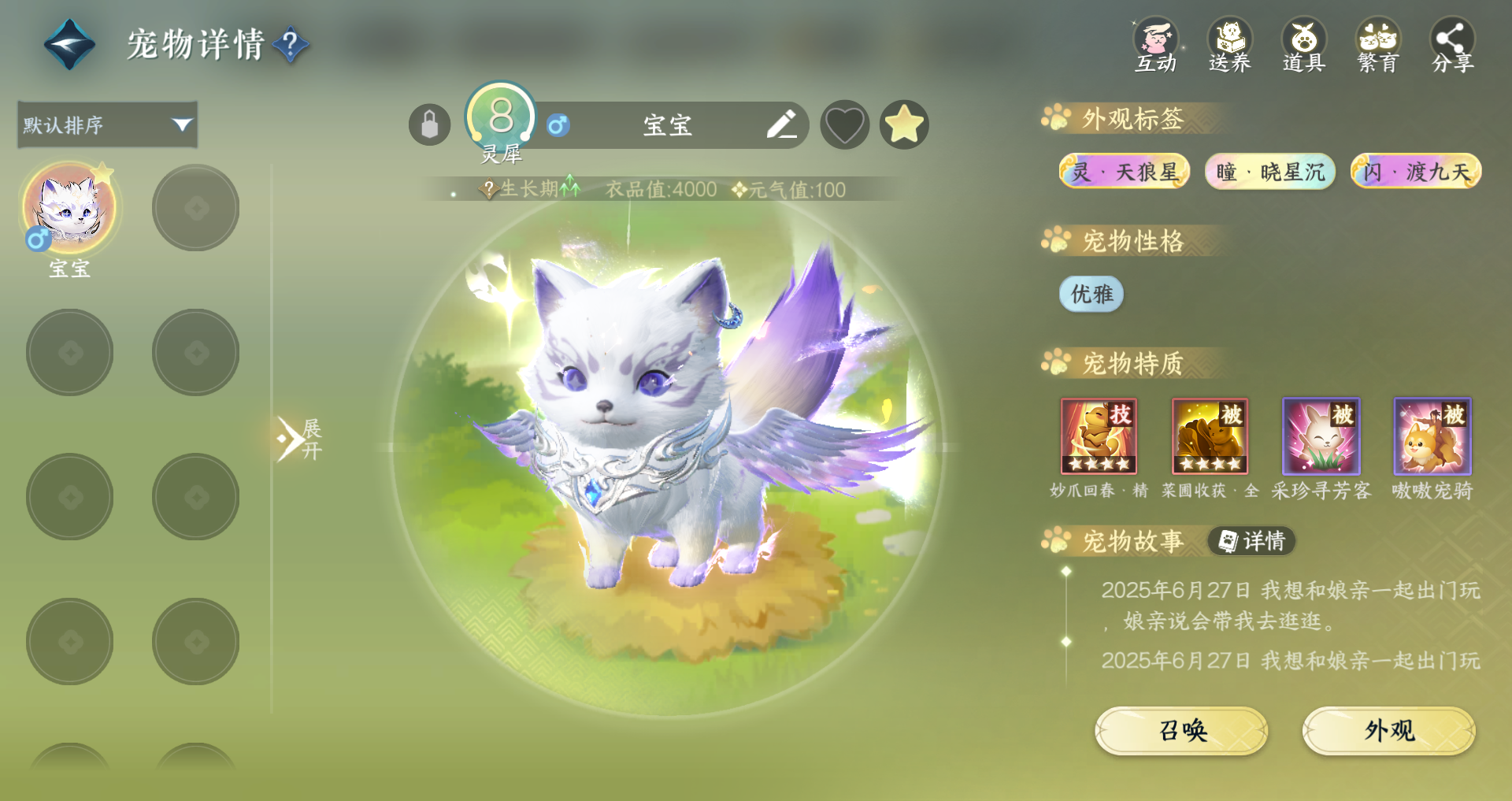Viewport: 1512px width, 801px height.
Task: Open the 外观 appearance screen
Action: tap(1388, 731)
